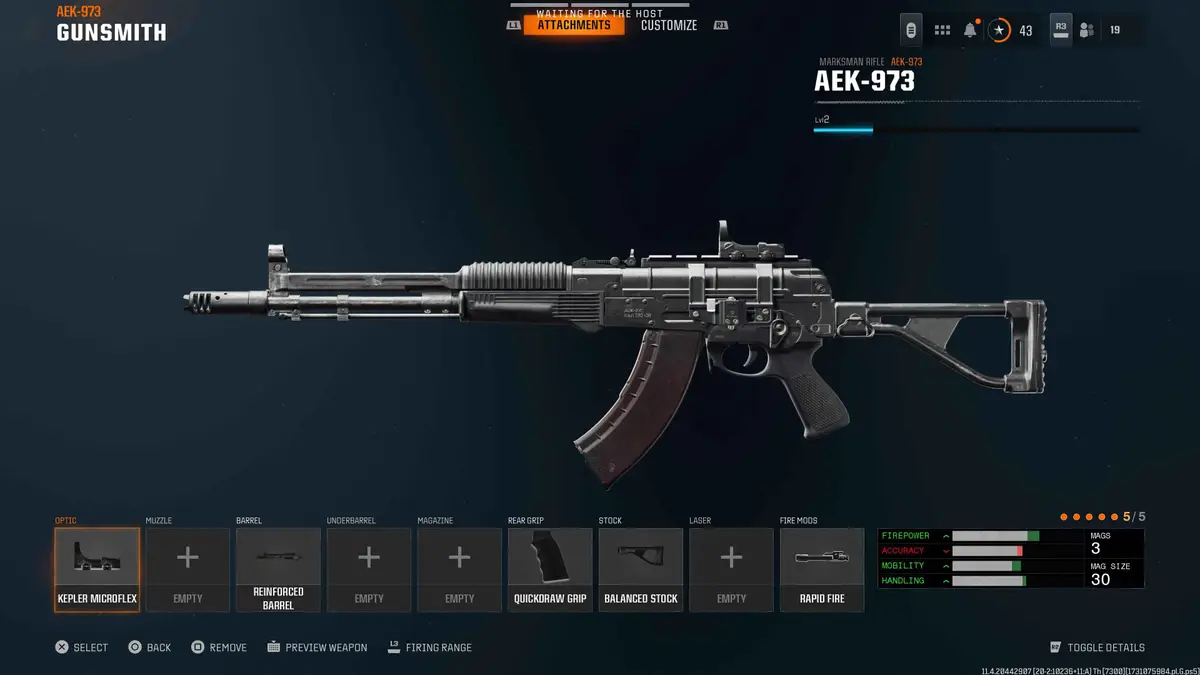Choose the empty Laser slot

732,569
